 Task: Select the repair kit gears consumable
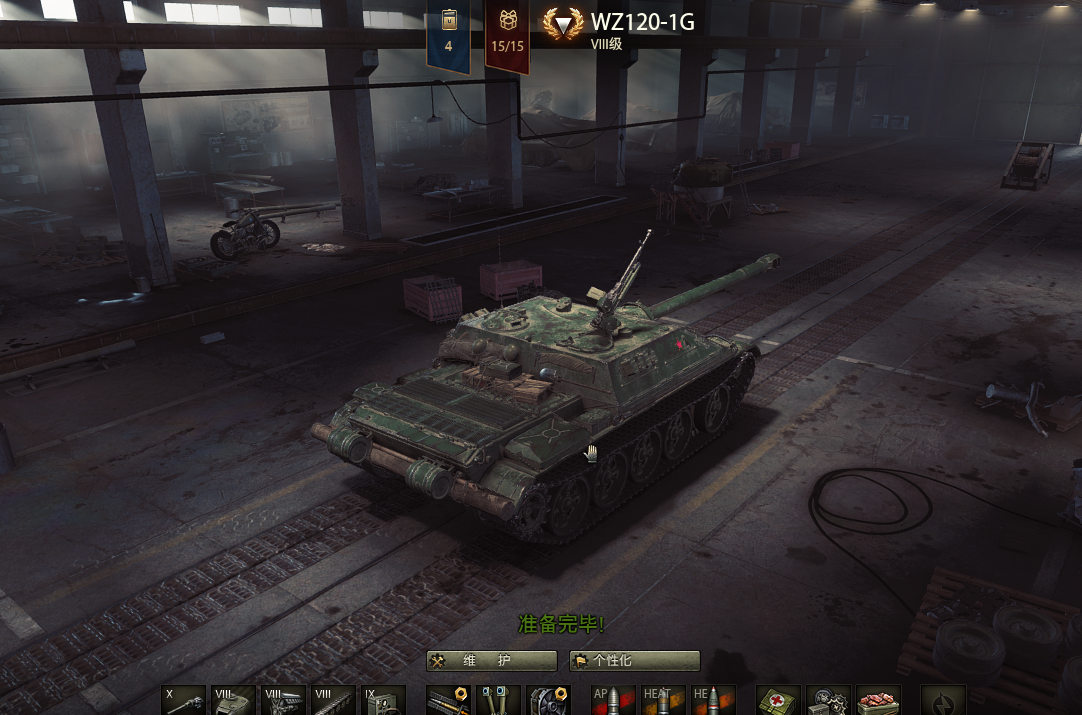(x=828, y=700)
